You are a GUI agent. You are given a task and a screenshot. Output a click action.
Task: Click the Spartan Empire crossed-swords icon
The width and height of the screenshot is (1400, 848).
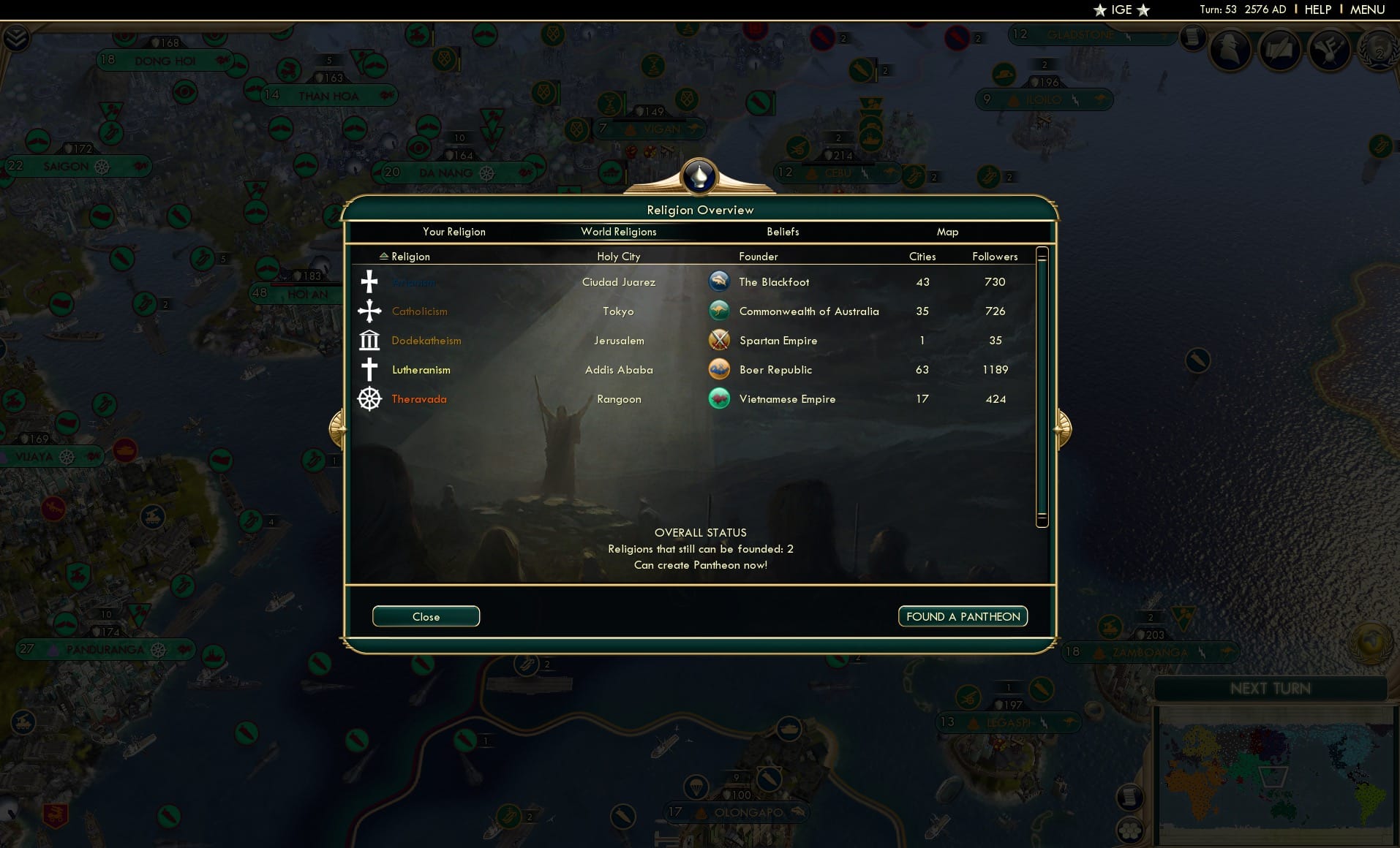tap(720, 339)
